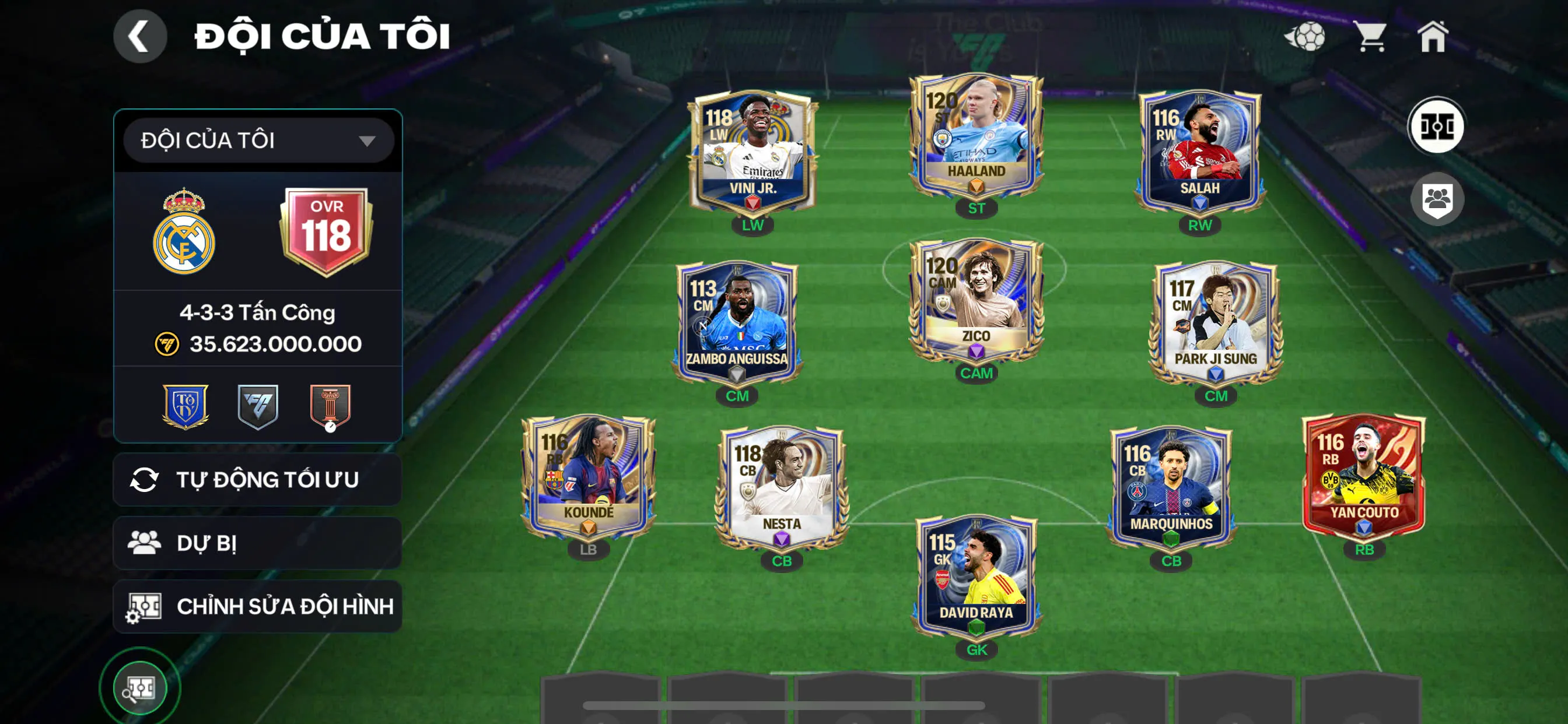This screenshot has width=1568, height=724.
Task: Tap the green circular tactics search button
Action: (140, 688)
